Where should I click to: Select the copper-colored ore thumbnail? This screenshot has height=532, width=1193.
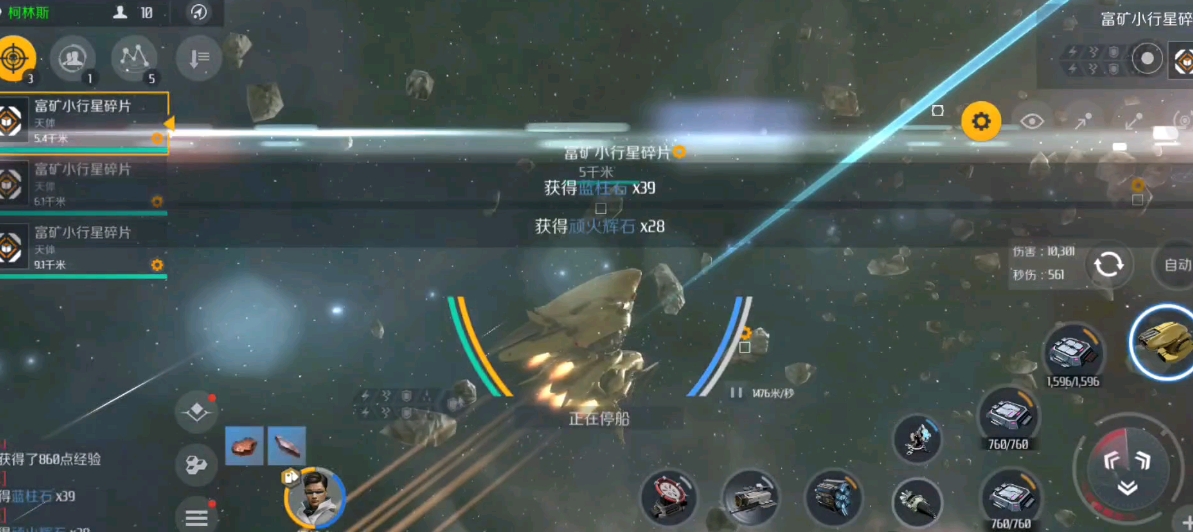click(244, 445)
